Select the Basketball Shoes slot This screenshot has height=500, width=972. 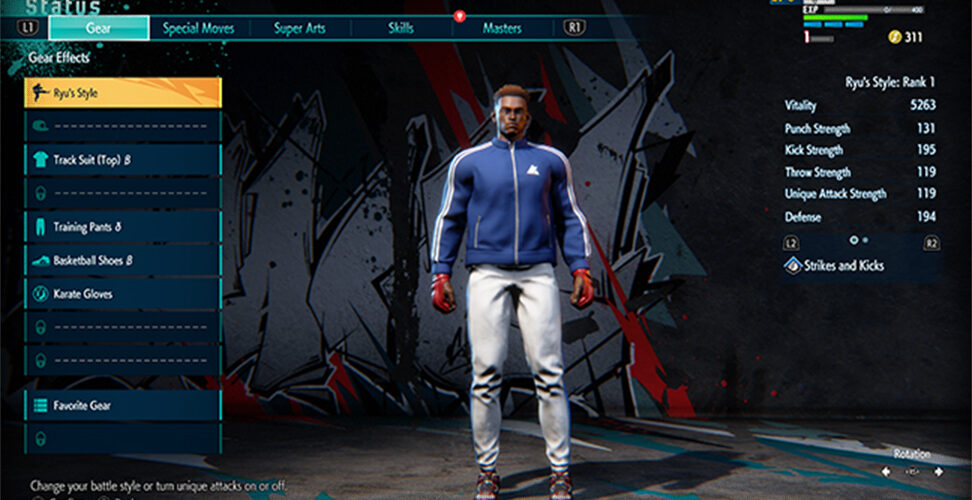click(x=122, y=261)
